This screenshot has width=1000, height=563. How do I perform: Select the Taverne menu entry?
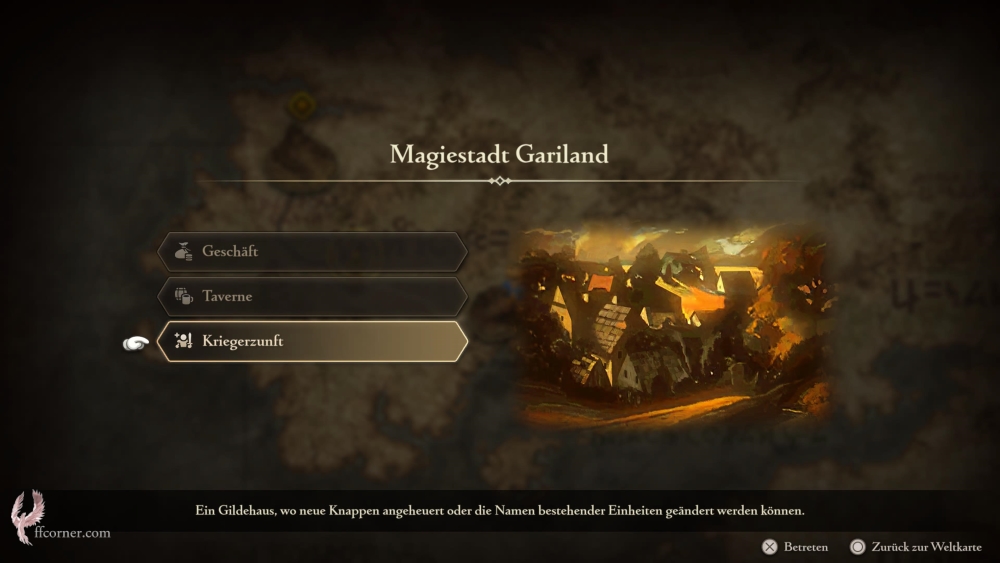coord(311,297)
